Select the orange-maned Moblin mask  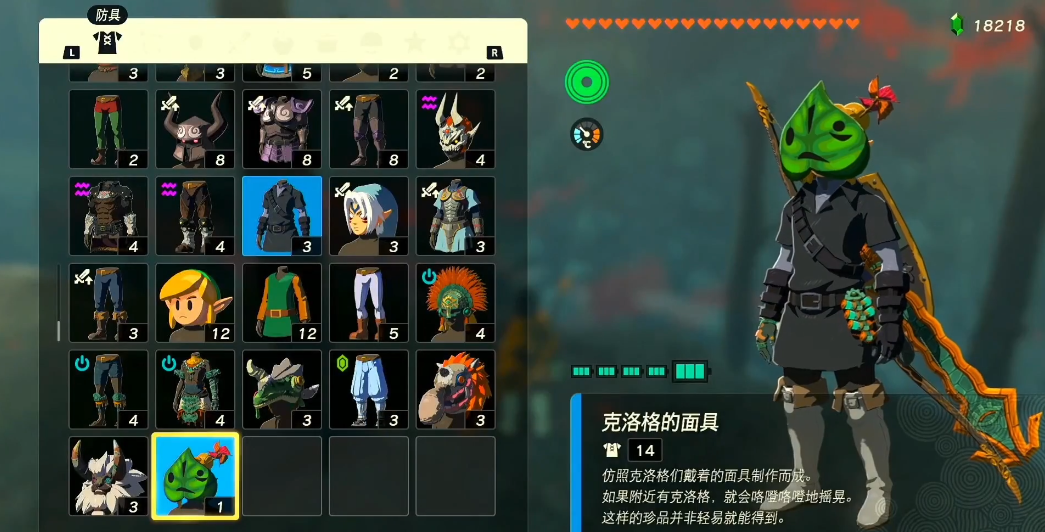456,389
